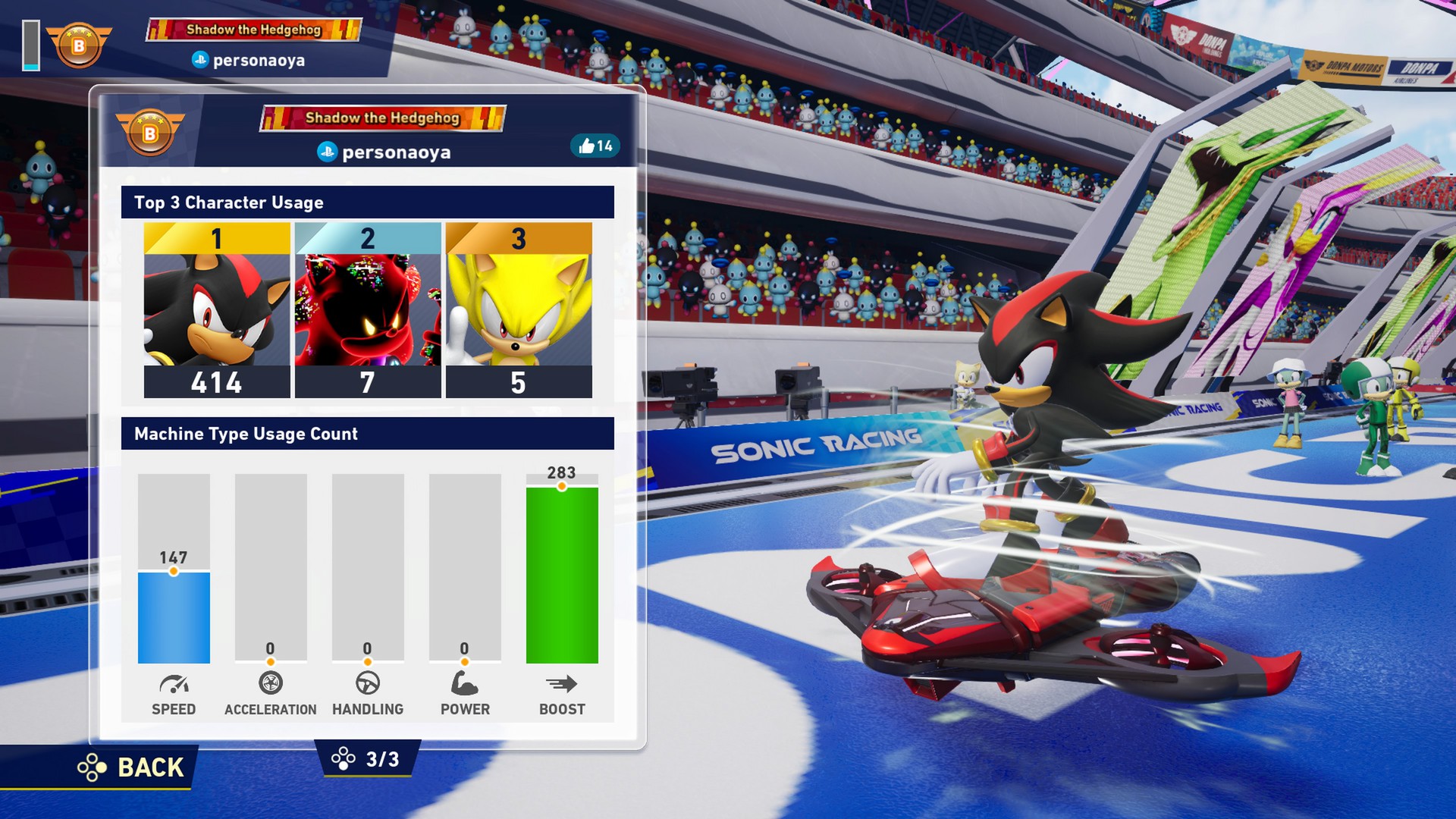Select the green Boost usage bar
The width and height of the screenshot is (1456, 819).
pyautogui.click(x=562, y=575)
